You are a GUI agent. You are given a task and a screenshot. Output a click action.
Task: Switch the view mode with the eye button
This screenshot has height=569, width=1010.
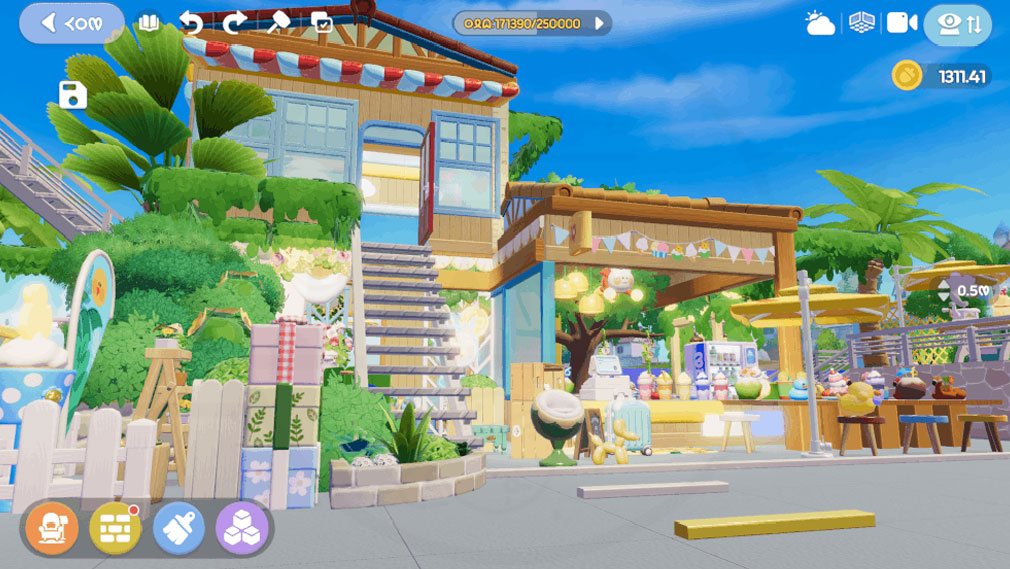(x=957, y=25)
